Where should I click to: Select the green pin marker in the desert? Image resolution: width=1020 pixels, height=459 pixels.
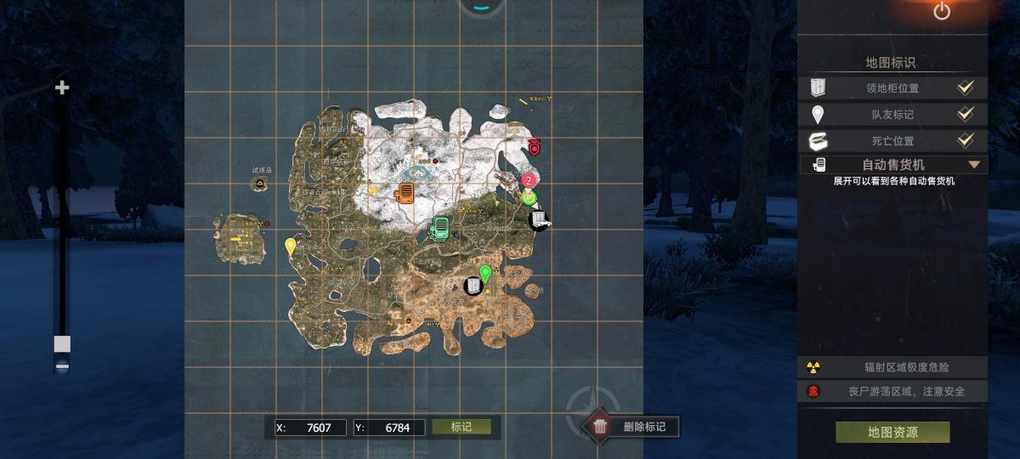tap(485, 272)
